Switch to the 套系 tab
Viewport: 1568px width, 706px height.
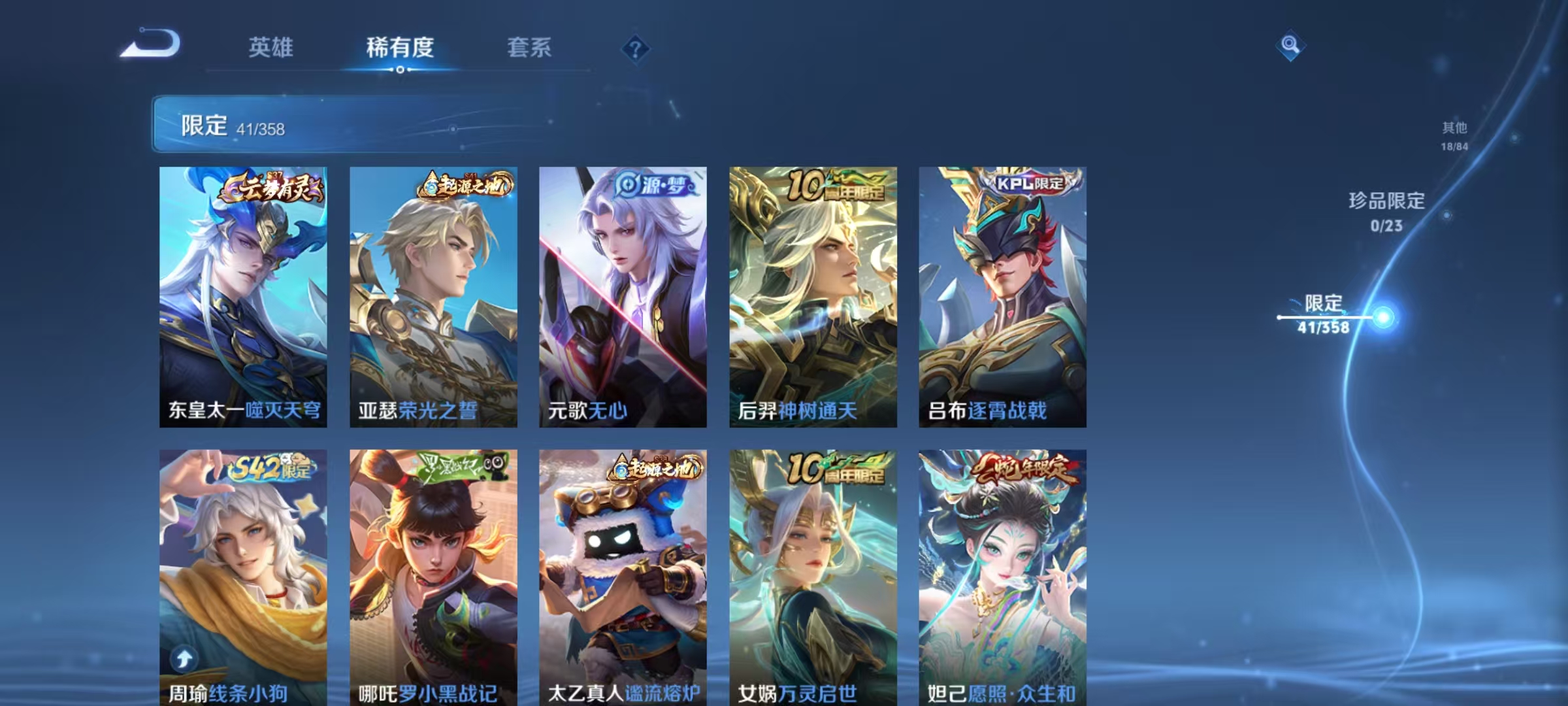pyautogui.click(x=531, y=48)
